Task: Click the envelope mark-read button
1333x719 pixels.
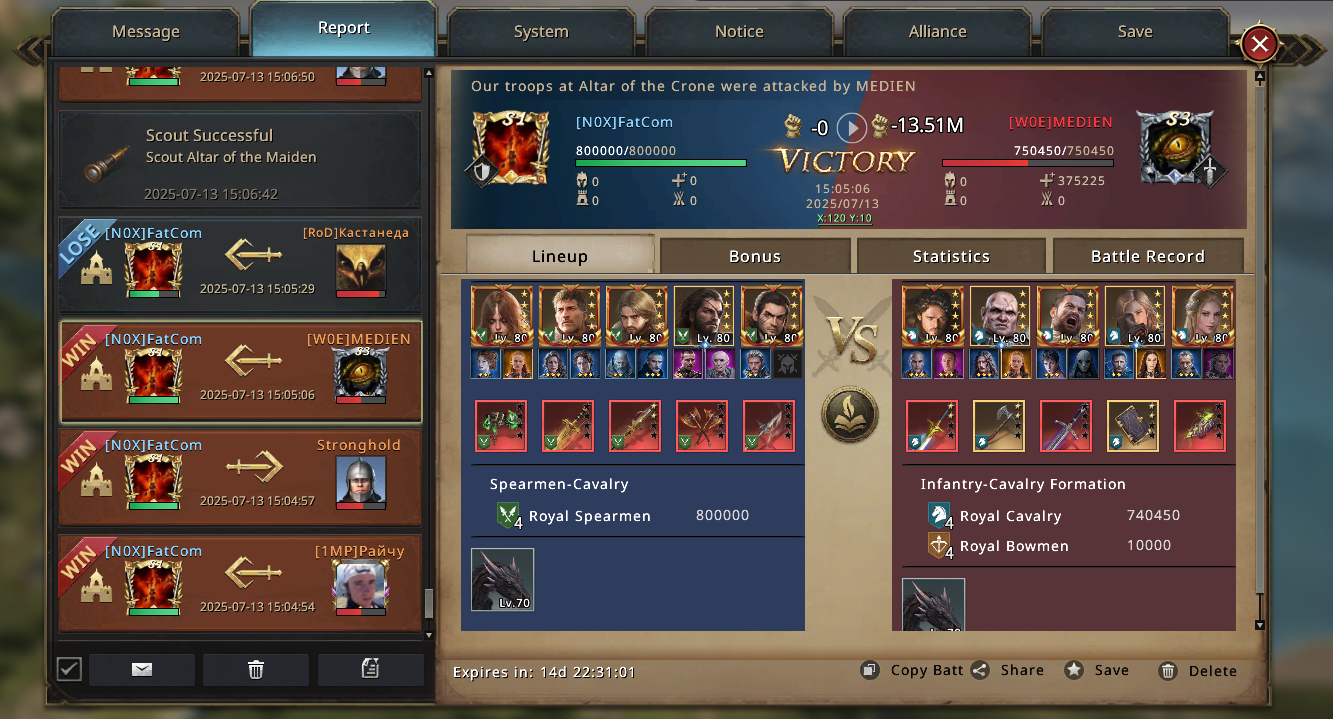Action: pyautogui.click(x=142, y=670)
